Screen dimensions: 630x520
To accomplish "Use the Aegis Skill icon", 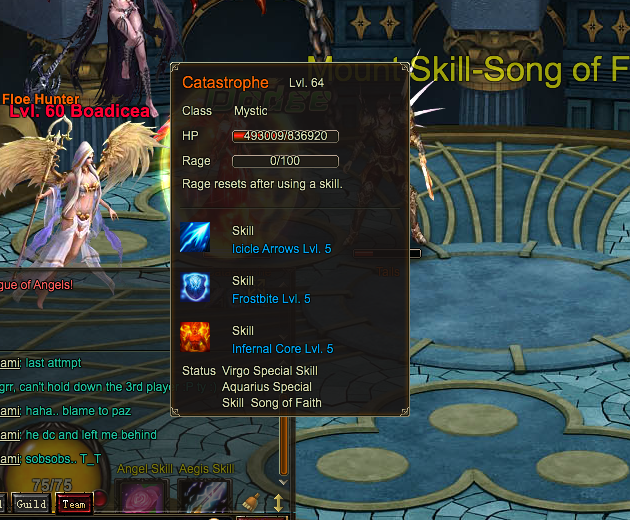I will [205, 498].
